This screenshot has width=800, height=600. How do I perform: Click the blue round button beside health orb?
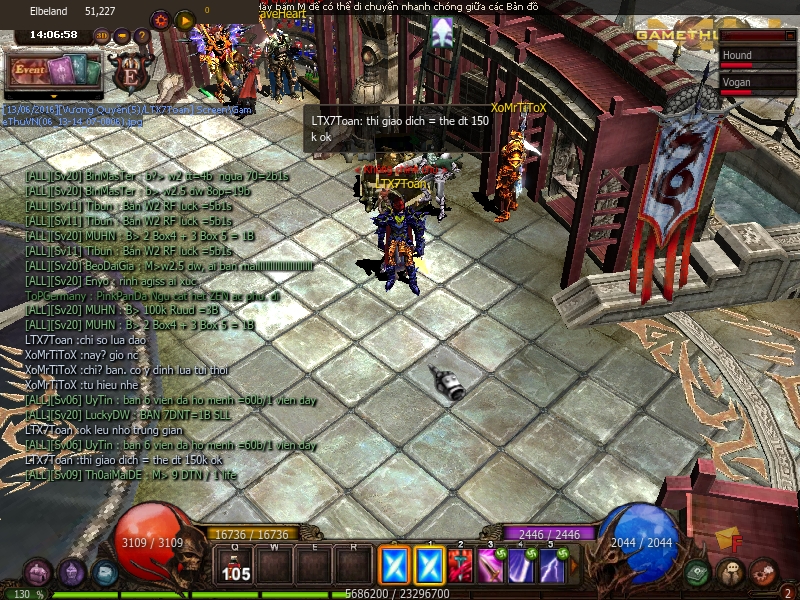(x=104, y=574)
